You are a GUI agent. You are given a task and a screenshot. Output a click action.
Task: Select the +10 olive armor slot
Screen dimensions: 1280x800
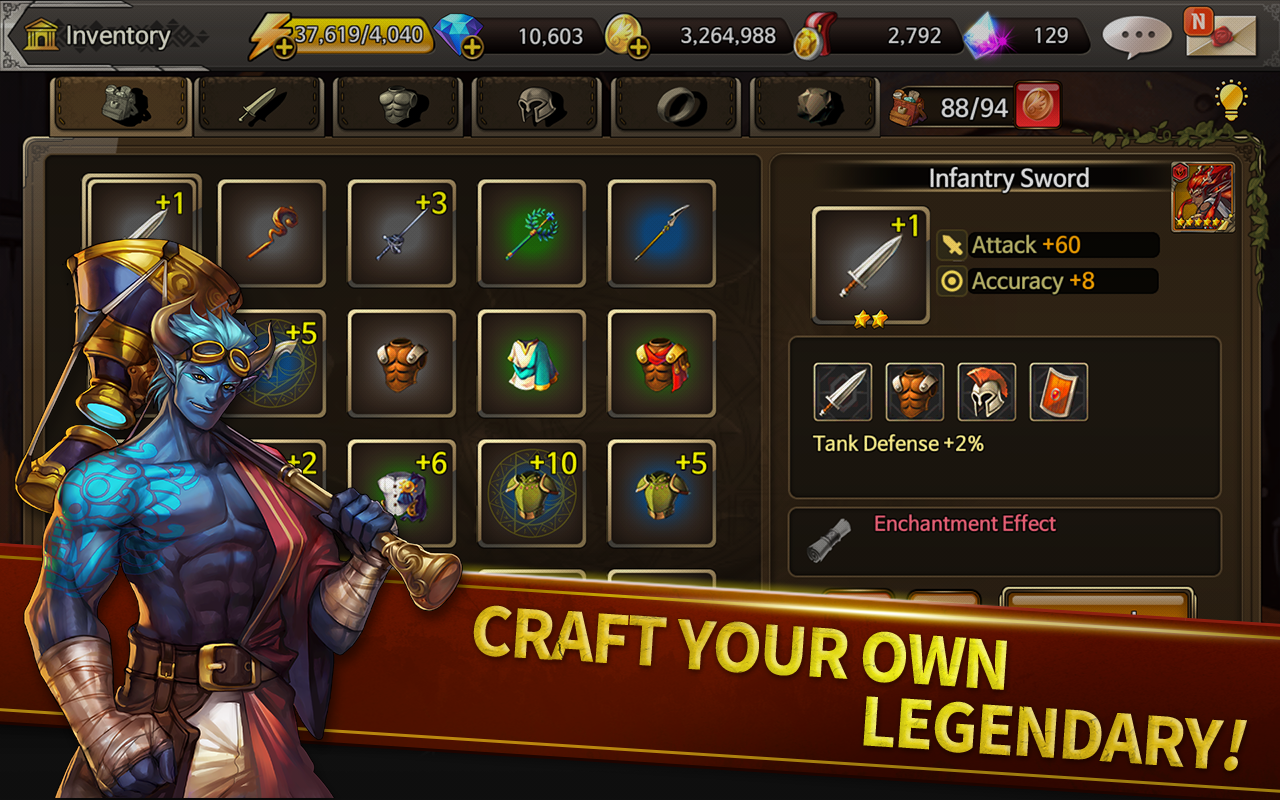(x=532, y=493)
